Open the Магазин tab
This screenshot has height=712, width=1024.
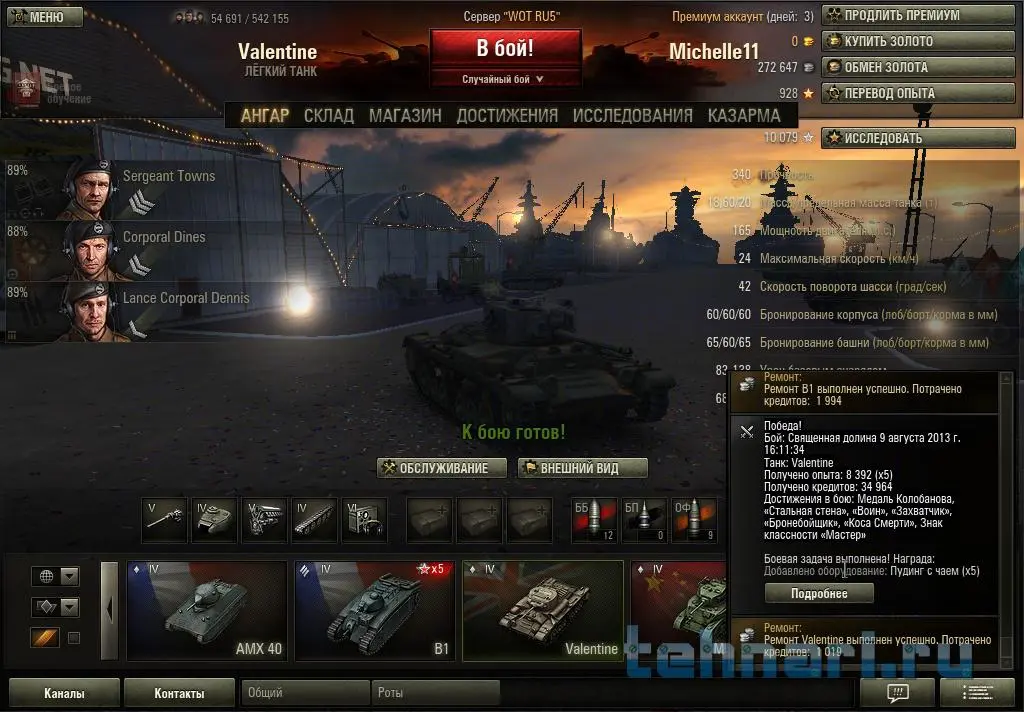(405, 116)
